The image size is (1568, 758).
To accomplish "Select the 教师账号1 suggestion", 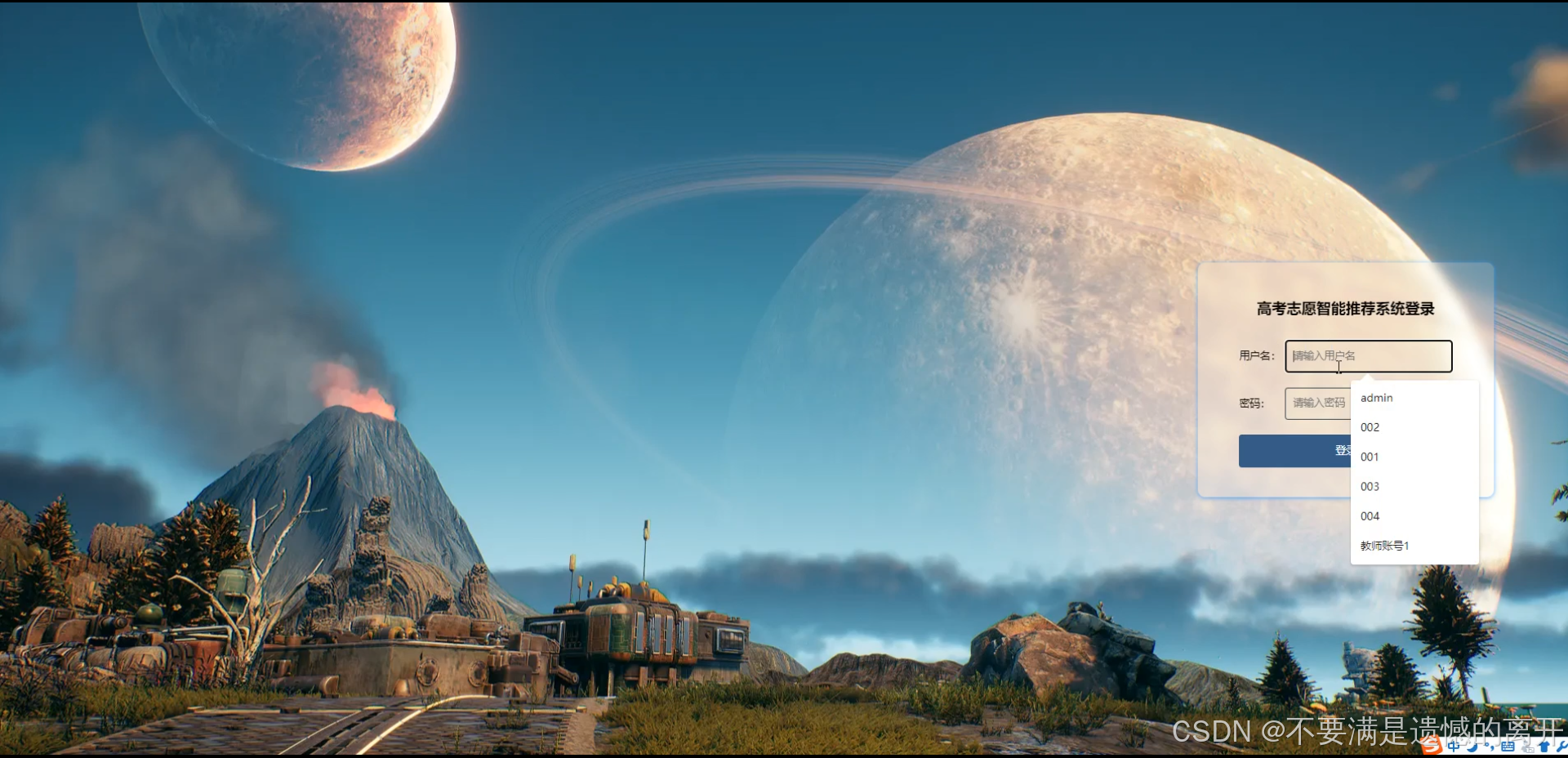I will point(1385,546).
